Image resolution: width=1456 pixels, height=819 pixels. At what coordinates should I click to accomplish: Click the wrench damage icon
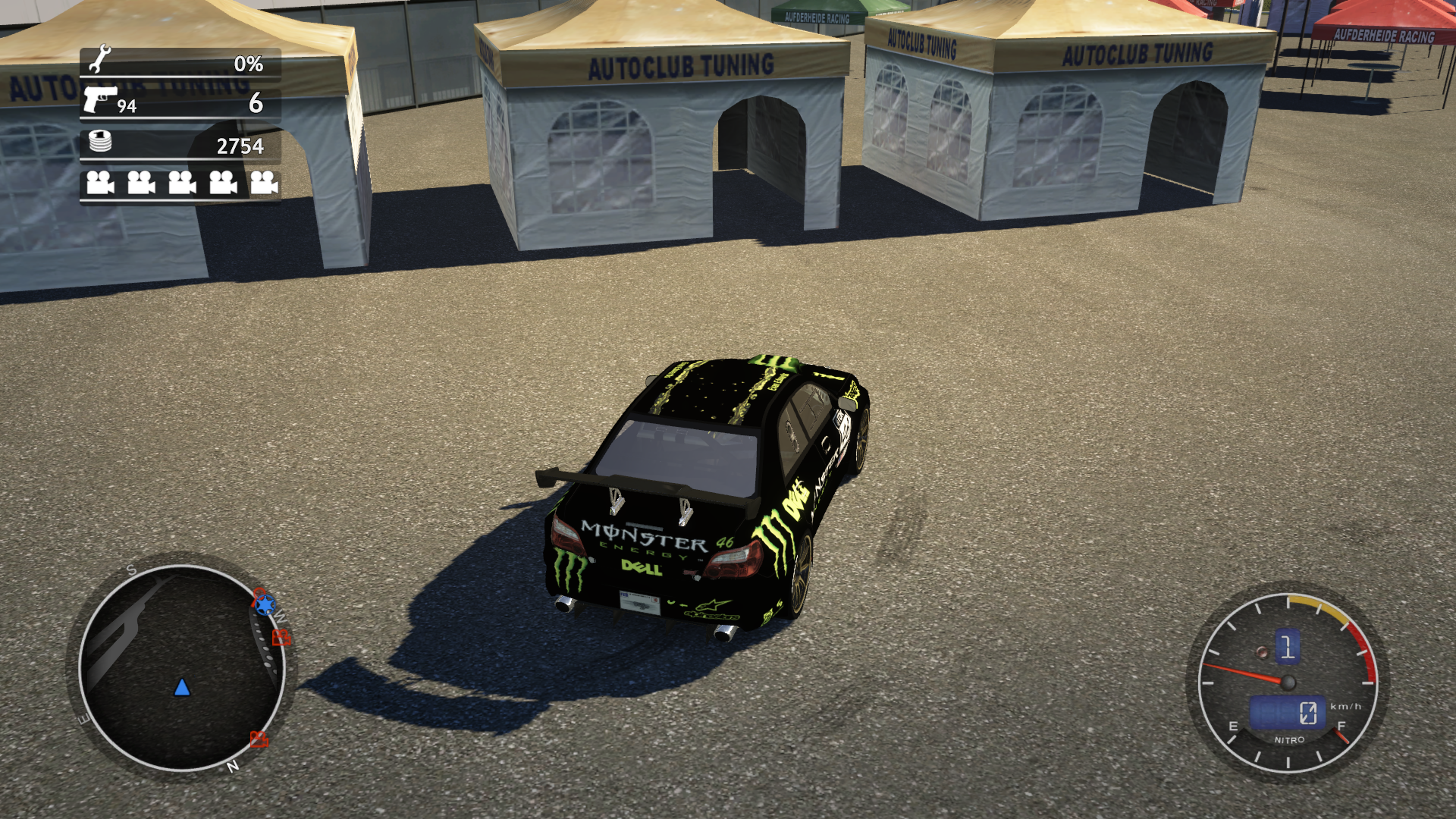pos(99,60)
